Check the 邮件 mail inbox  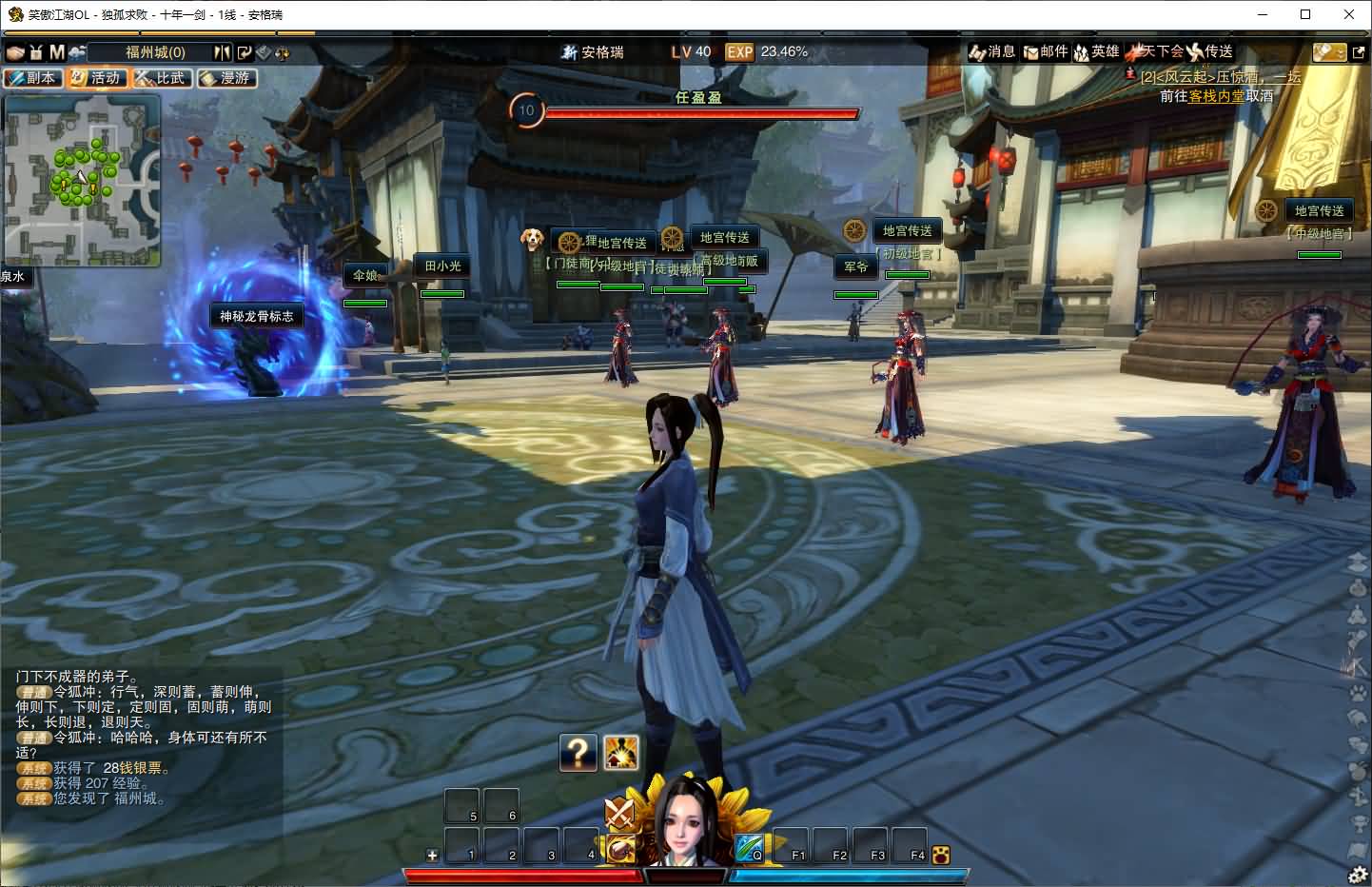1046,52
